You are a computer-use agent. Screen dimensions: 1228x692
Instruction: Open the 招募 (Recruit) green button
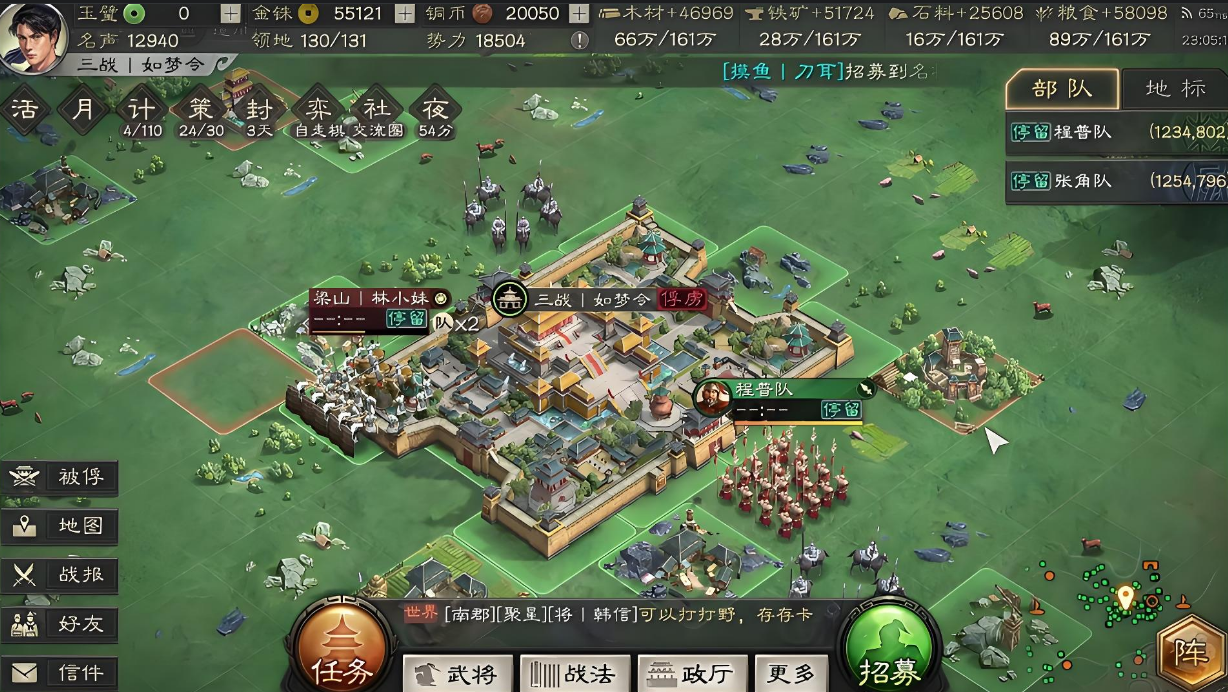[x=888, y=651]
